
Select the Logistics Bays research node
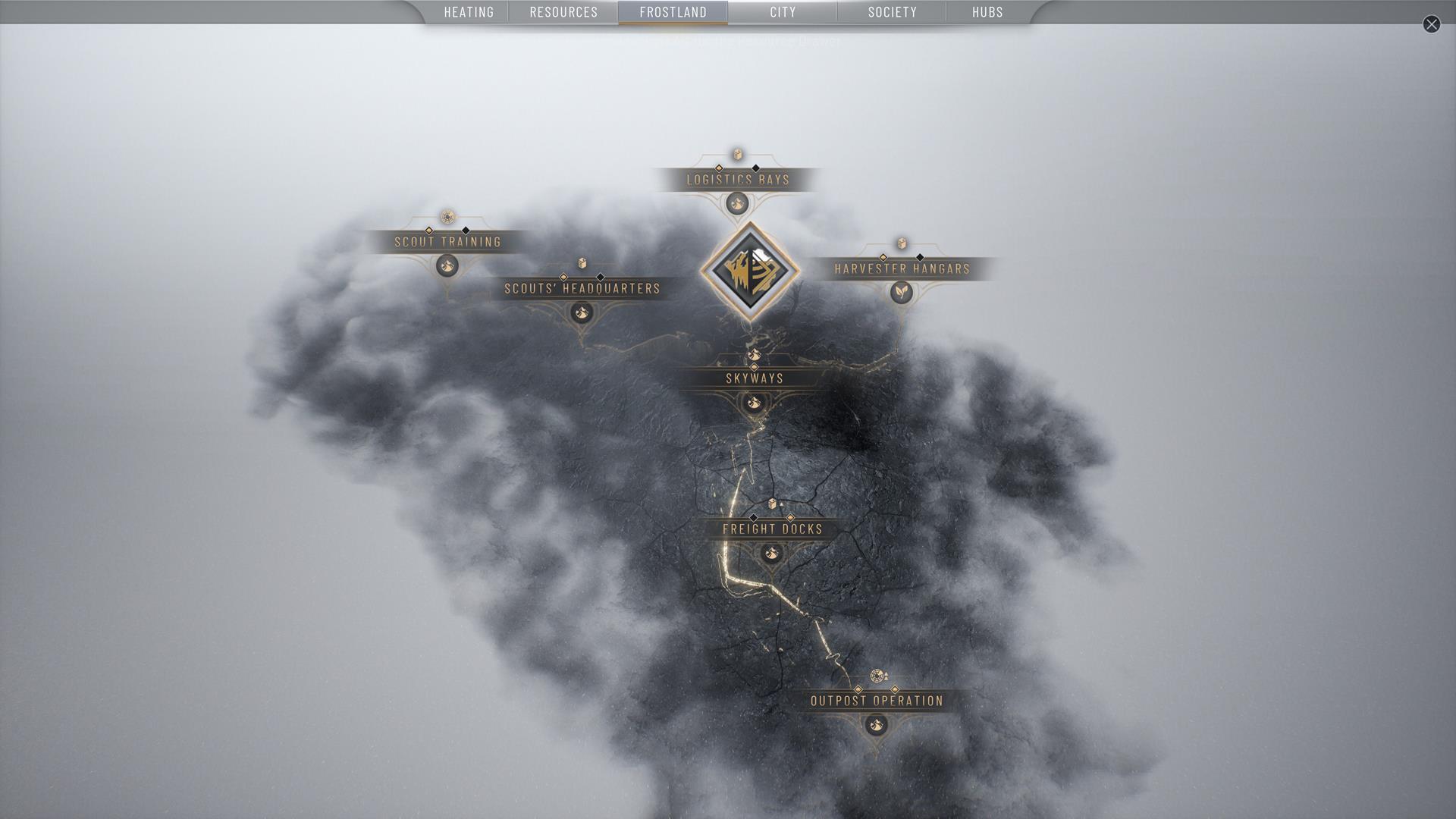(x=738, y=180)
